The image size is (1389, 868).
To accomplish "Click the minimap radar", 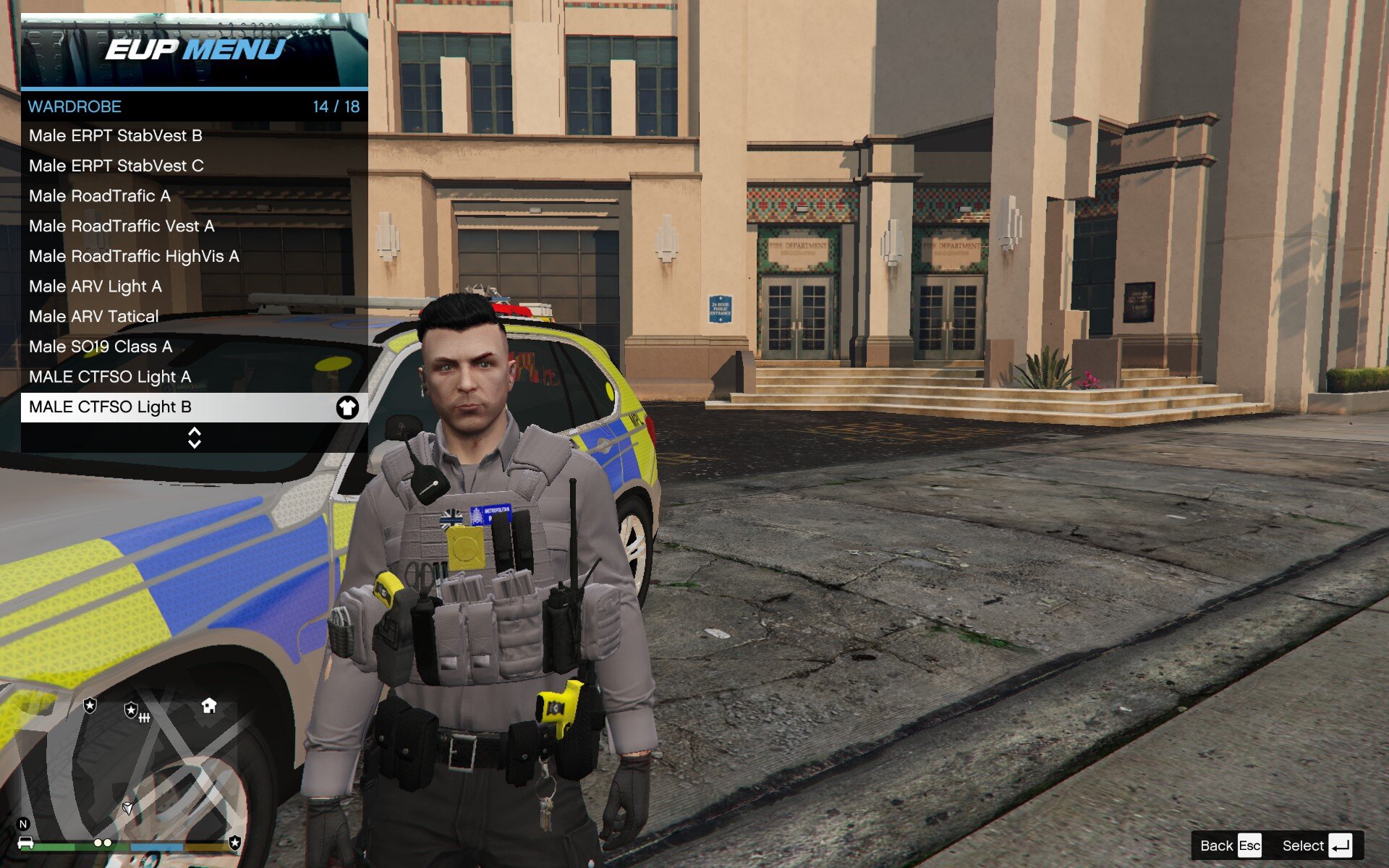I will [x=130, y=767].
